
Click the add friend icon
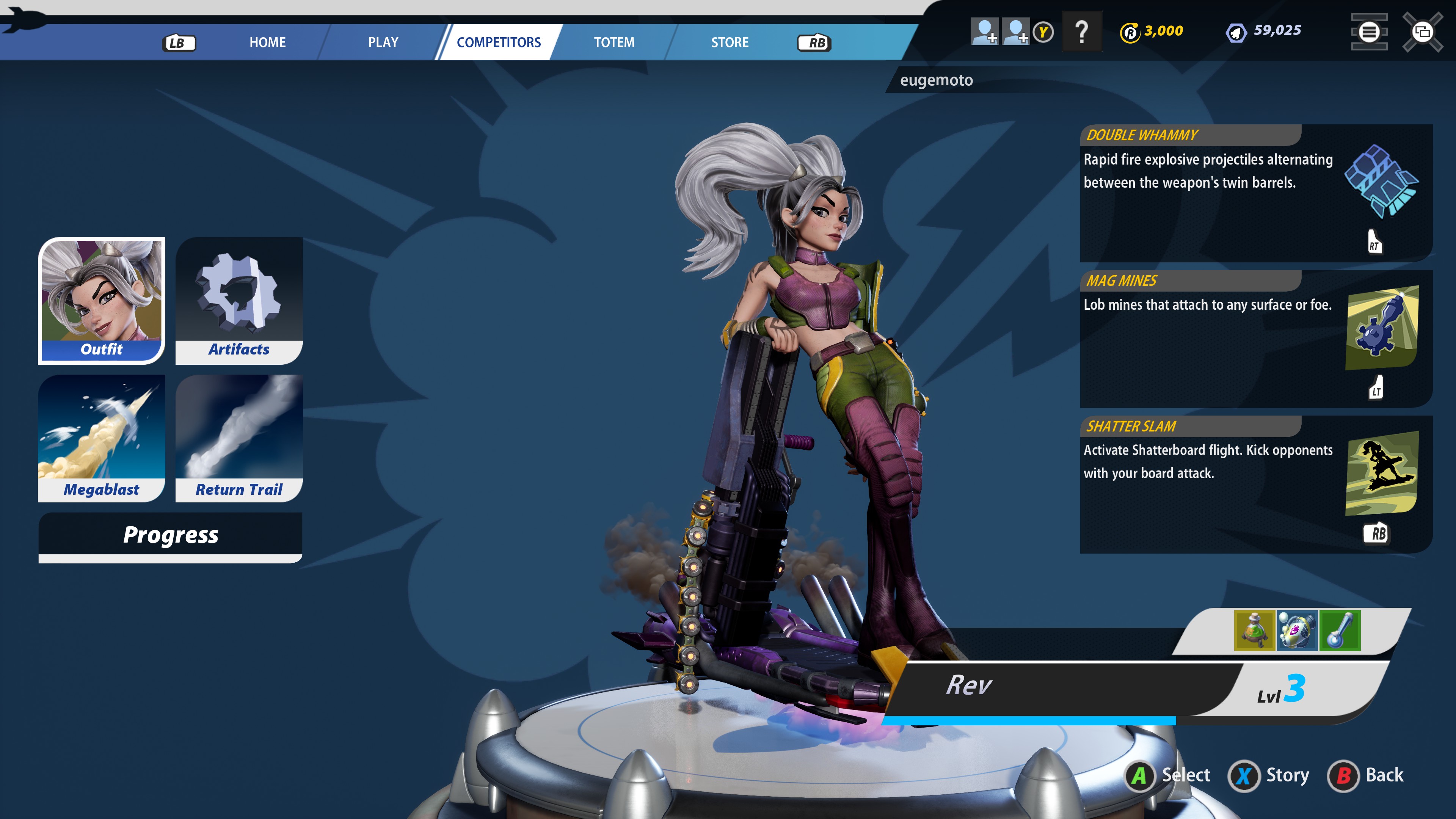[984, 31]
